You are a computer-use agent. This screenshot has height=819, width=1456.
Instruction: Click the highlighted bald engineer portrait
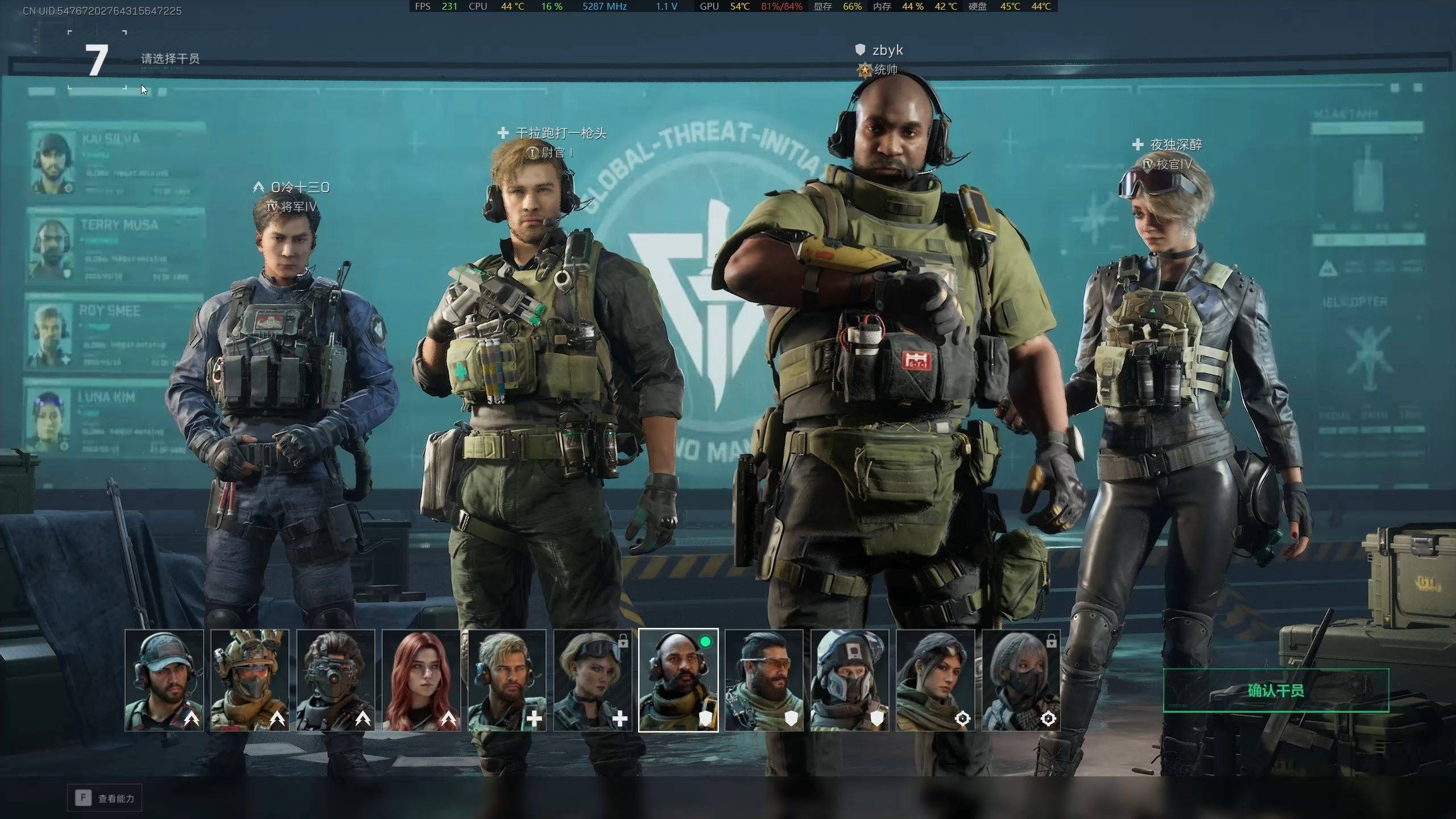pyautogui.click(x=679, y=680)
